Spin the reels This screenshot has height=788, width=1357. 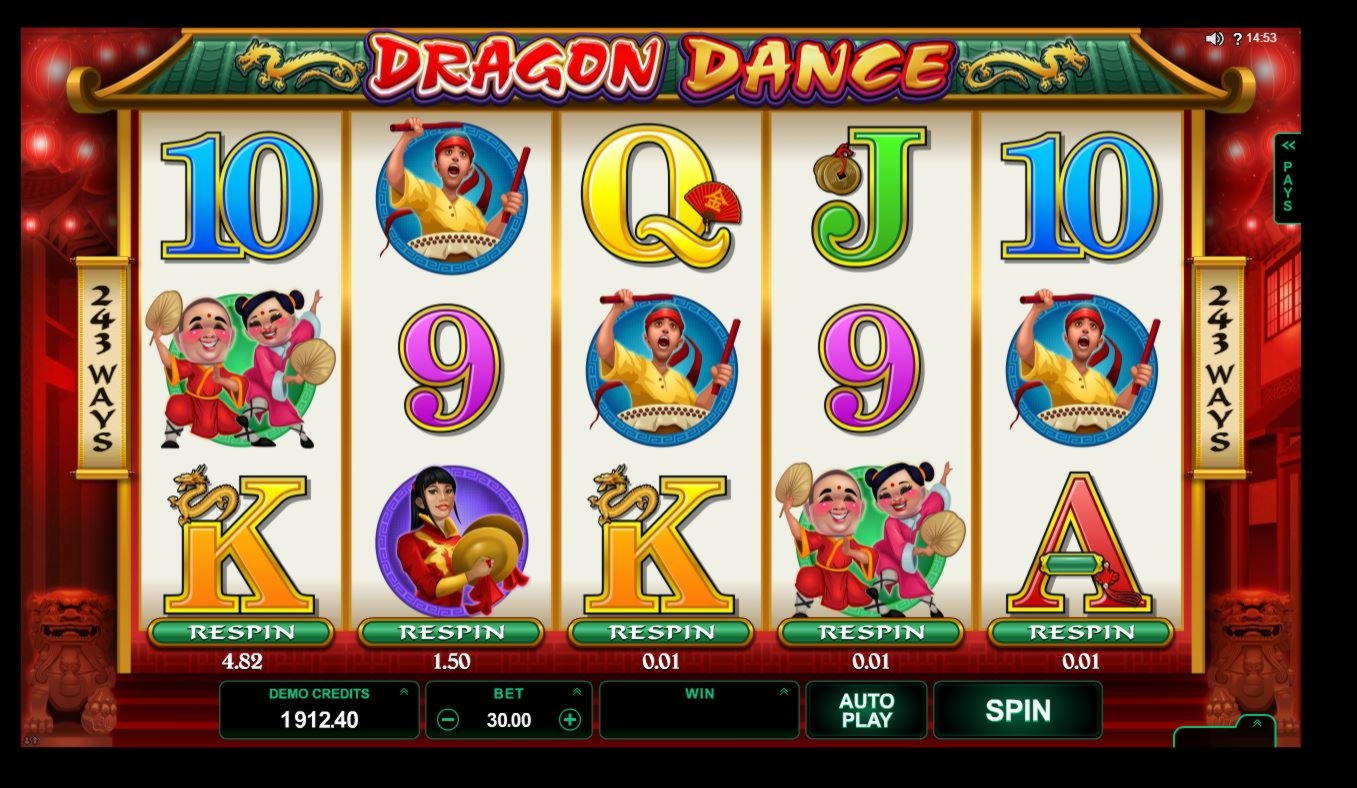coord(1017,710)
